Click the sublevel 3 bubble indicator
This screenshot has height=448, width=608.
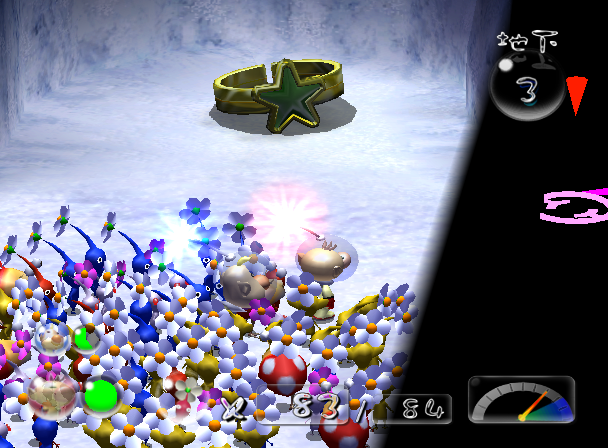pos(527,91)
